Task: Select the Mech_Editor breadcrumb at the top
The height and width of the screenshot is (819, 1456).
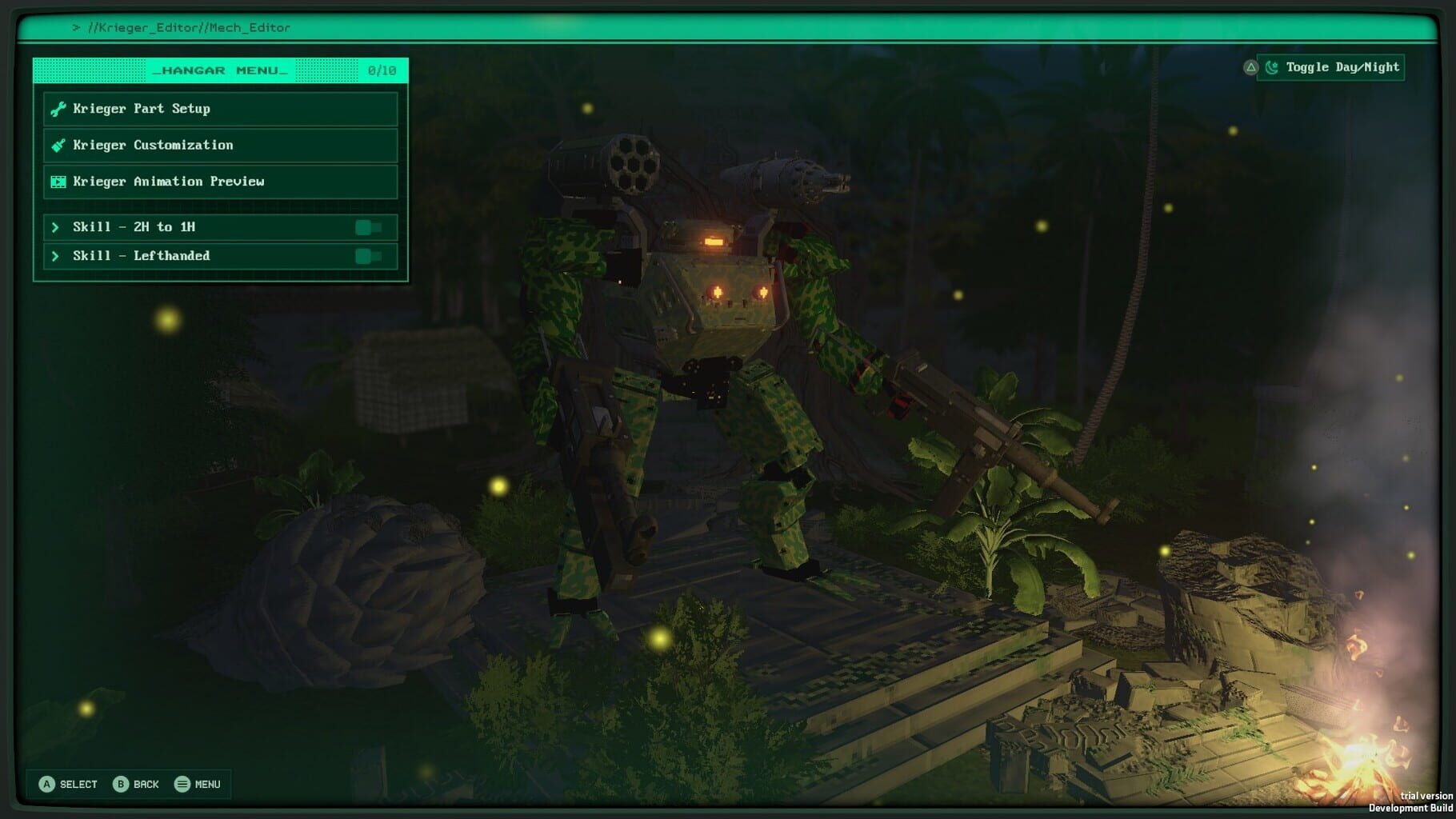Action: (x=249, y=26)
